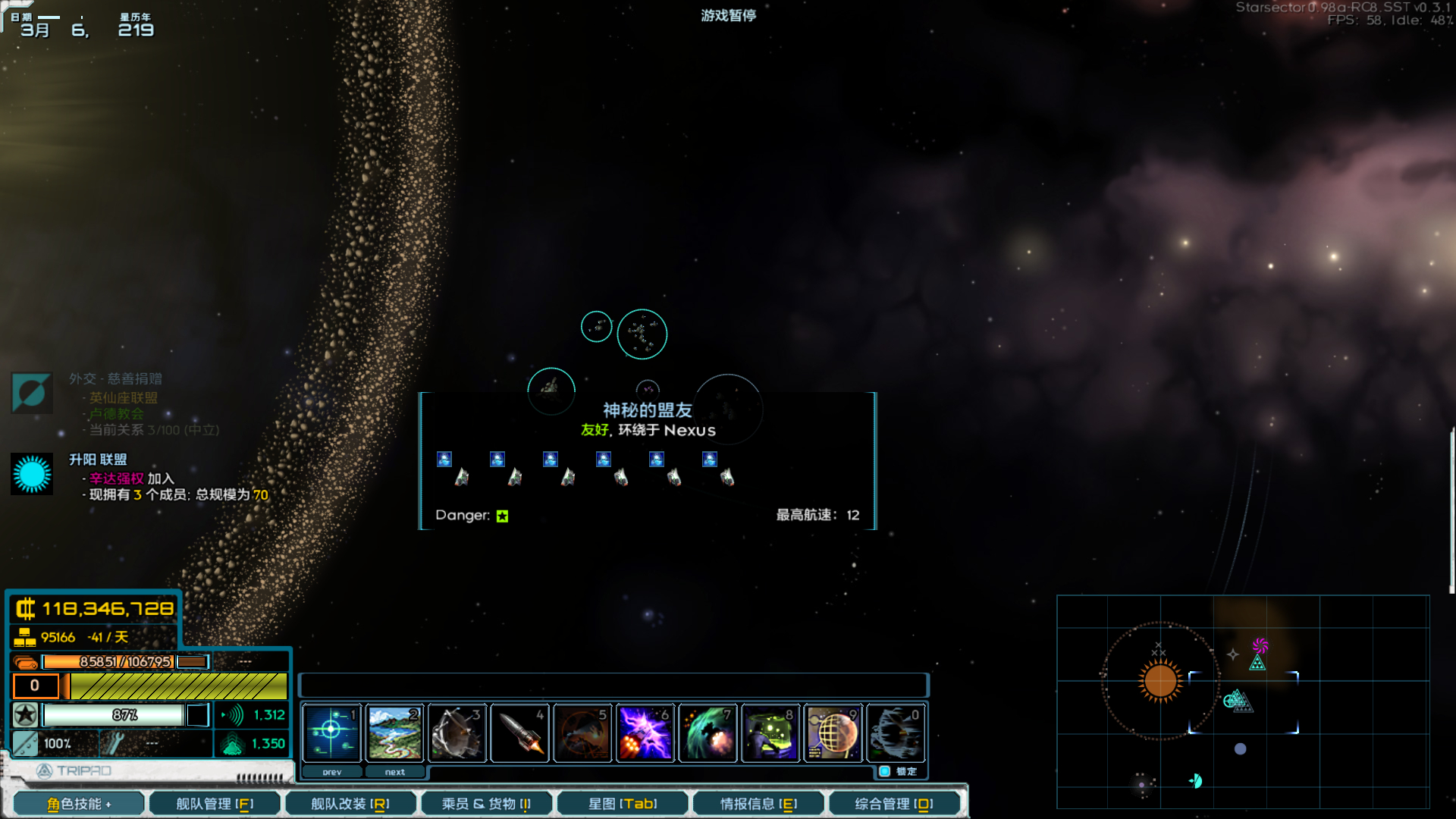Image resolution: width=1456 pixels, height=819 pixels.
Task: Trigger the purple lightning ability
Action: click(645, 733)
